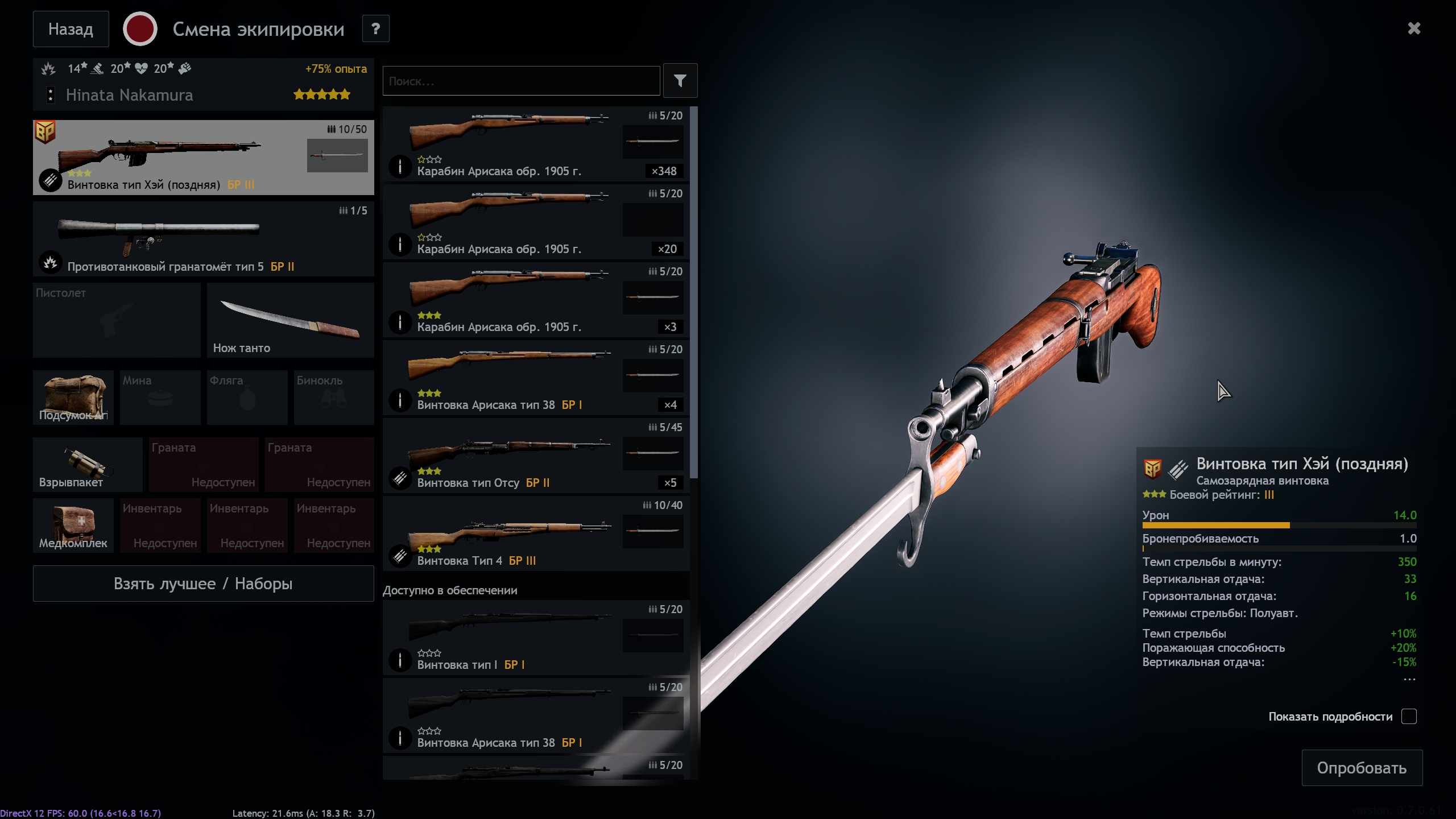Pick the Винтовка тип I supply rifle

pyautogui.click(x=535, y=638)
